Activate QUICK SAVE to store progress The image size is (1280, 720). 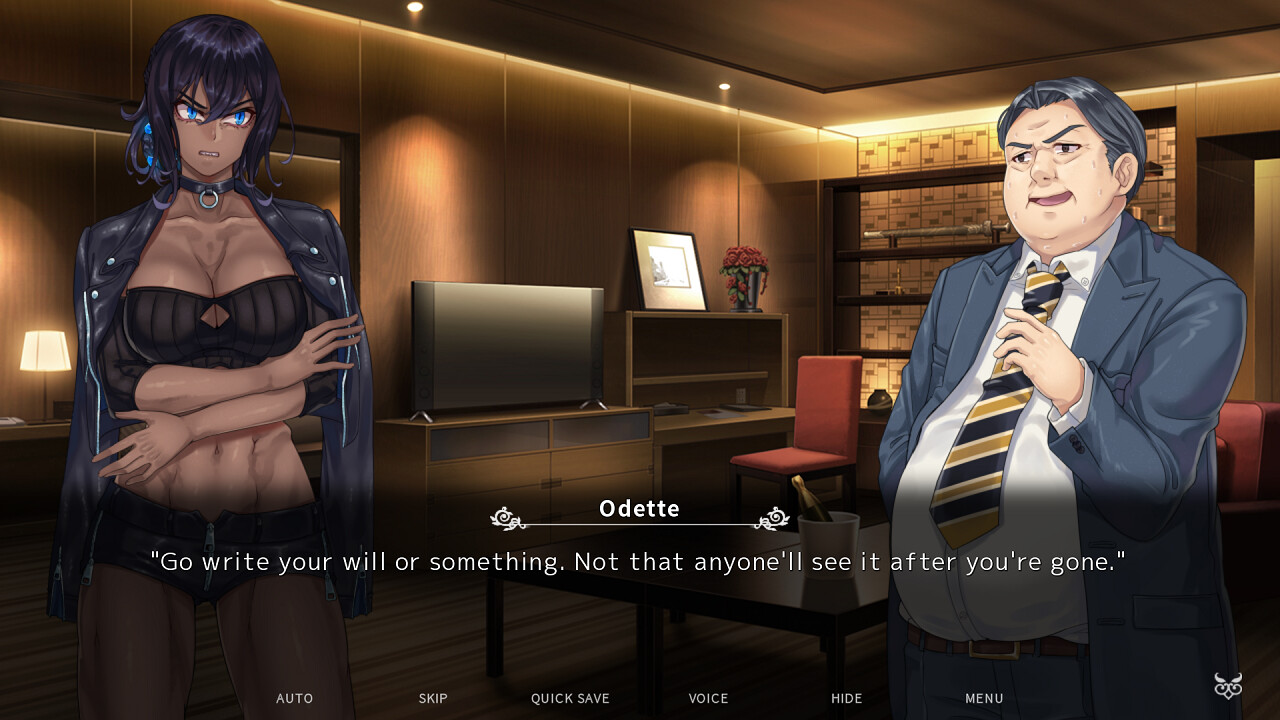point(570,698)
